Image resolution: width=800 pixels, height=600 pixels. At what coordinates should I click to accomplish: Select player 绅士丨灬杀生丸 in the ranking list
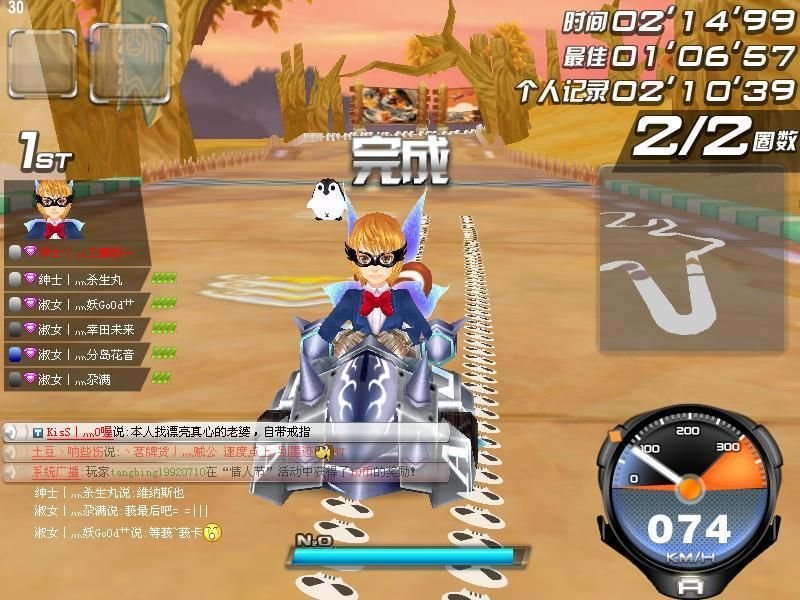[80, 278]
